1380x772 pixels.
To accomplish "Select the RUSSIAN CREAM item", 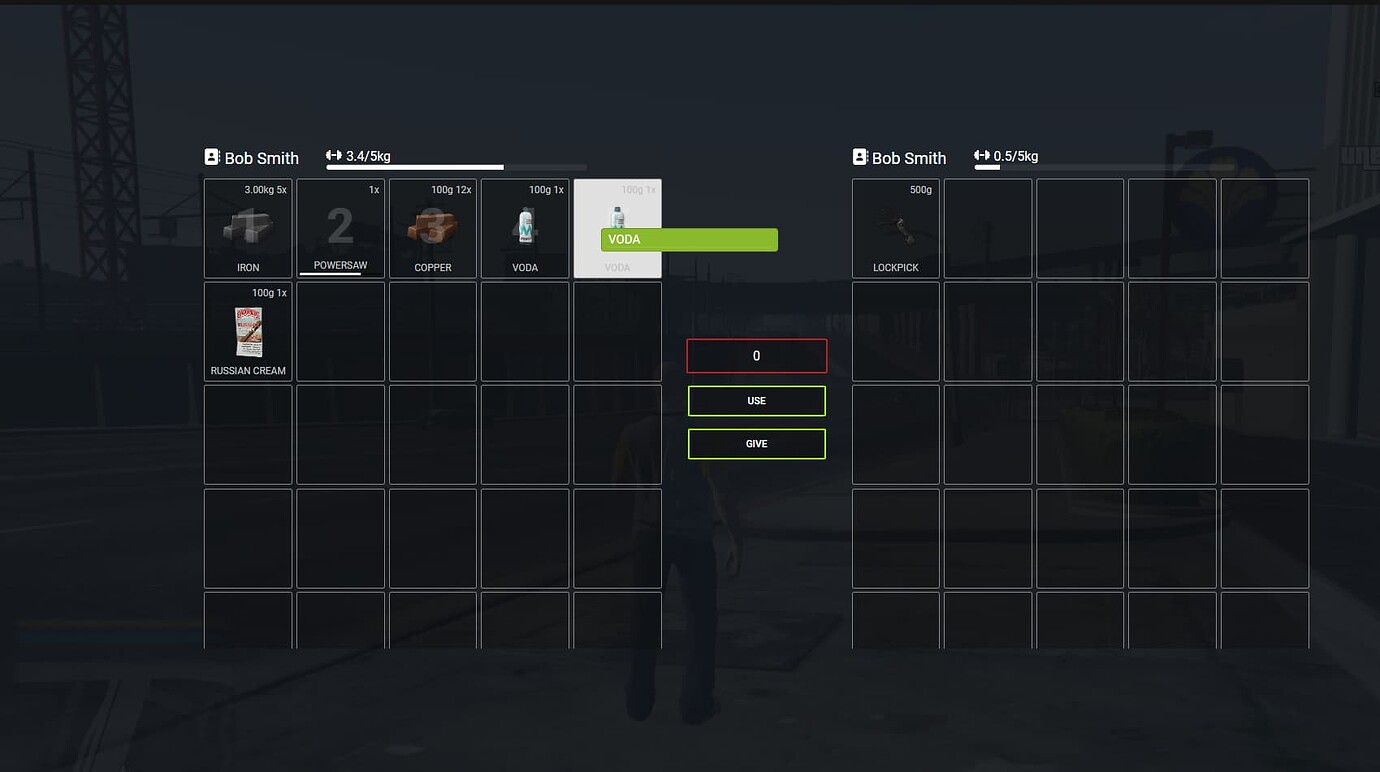I will [x=247, y=331].
